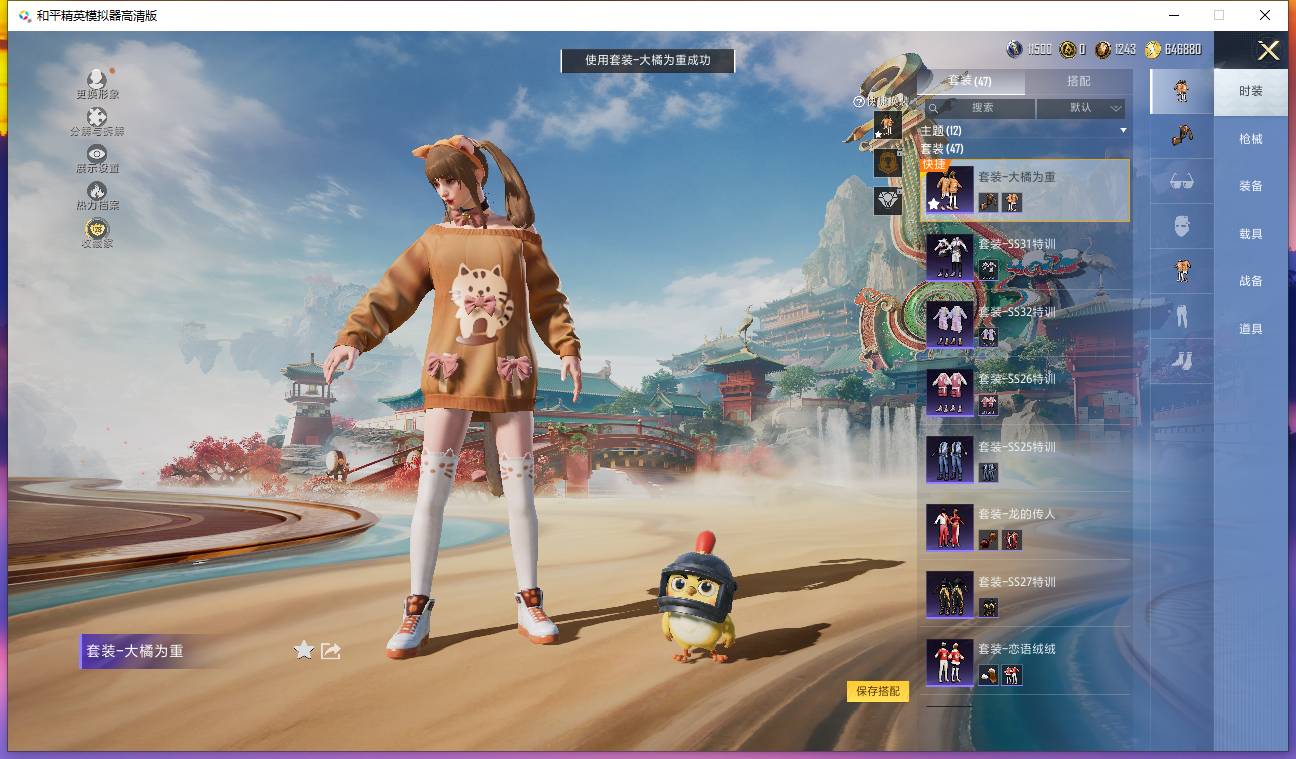This screenshot has width=1296, height=759.
Task: Open the 默认 sort dropdown
Action: [x=1081, y=108]
